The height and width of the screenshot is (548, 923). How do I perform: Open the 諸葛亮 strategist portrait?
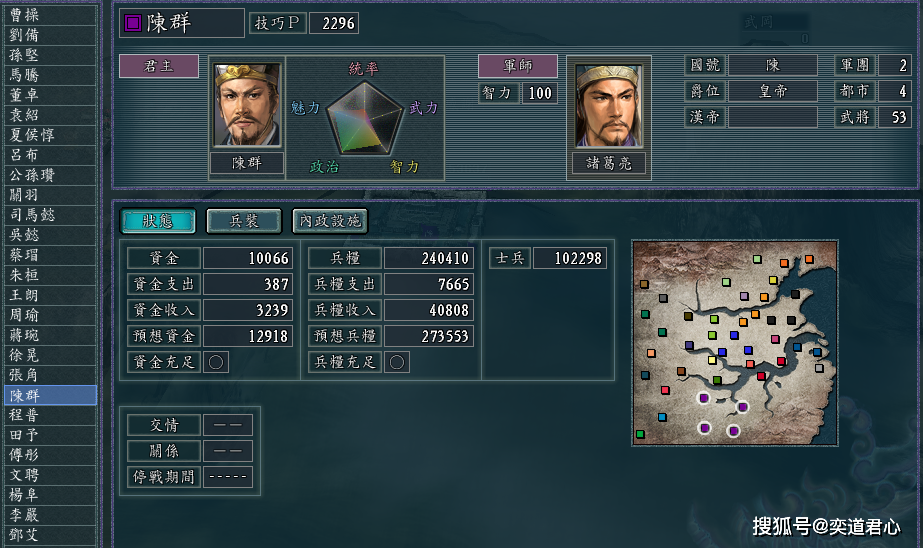pos(608,105)
